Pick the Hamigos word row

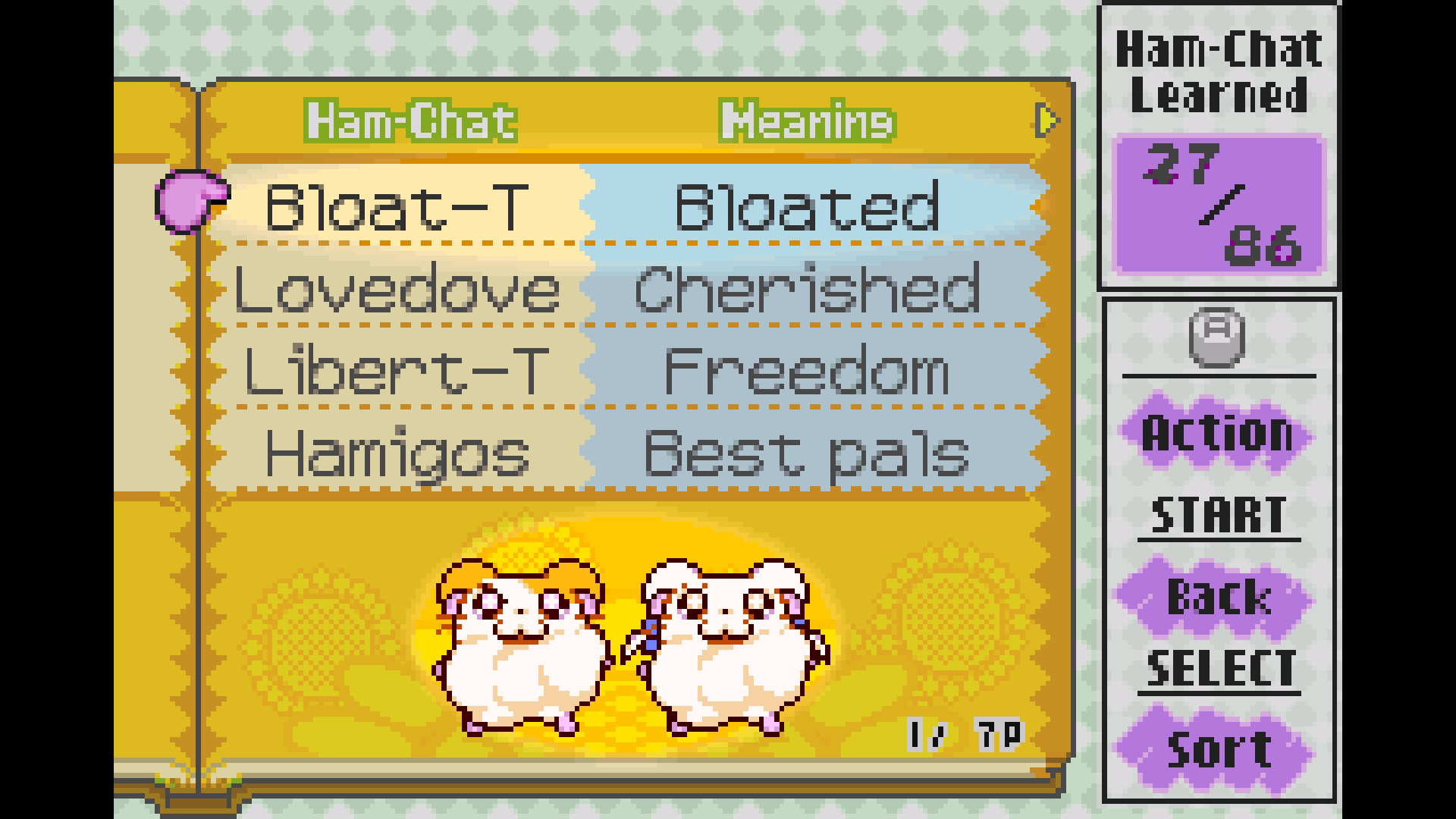(x=396, y=453)
